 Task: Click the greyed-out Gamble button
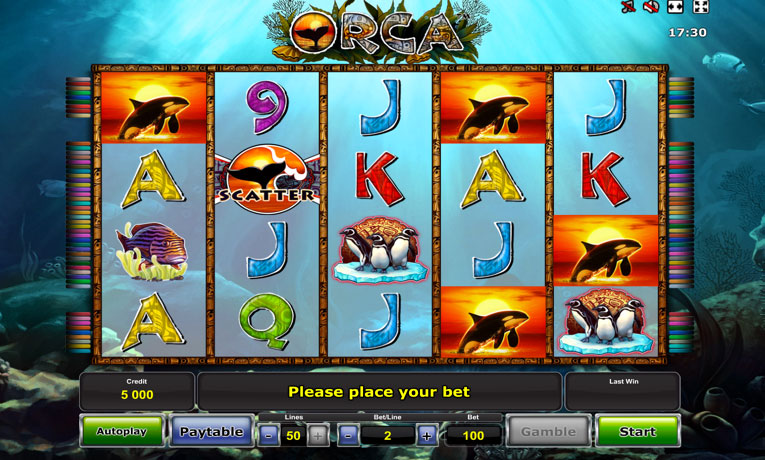548,432
